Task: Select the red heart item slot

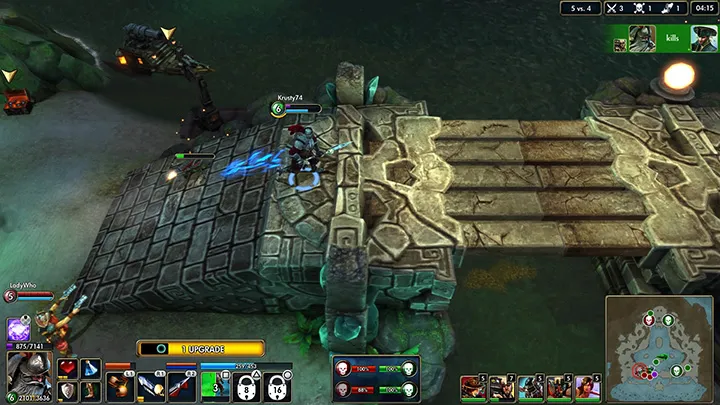Action: pos(68,369)
